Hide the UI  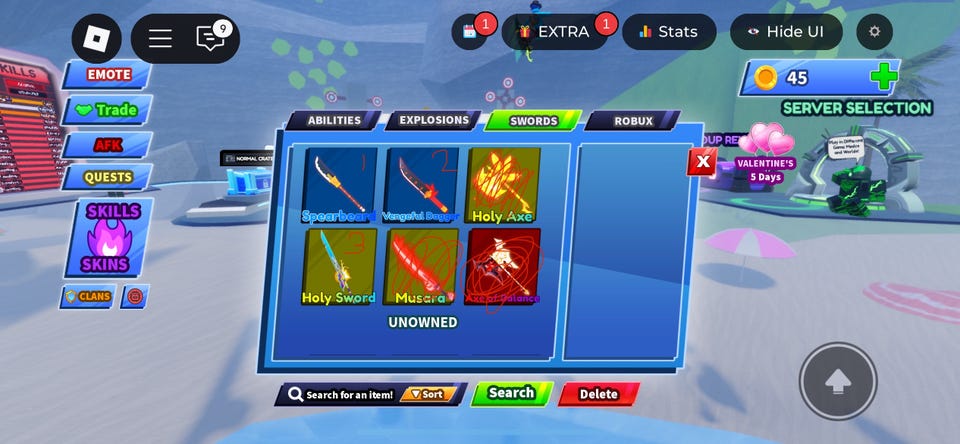[786, 32]
